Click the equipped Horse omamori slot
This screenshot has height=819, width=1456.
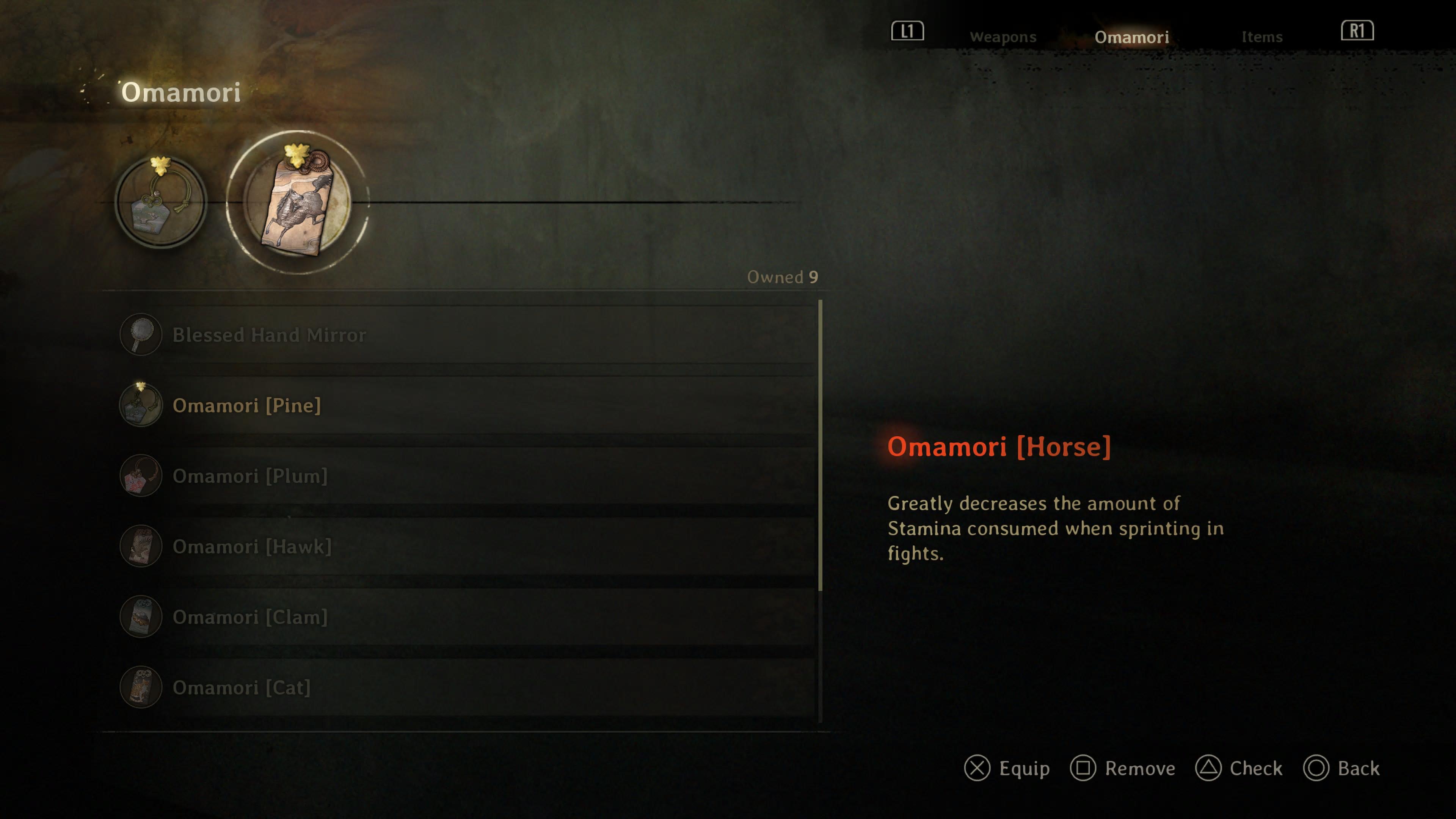coord(297,202)
